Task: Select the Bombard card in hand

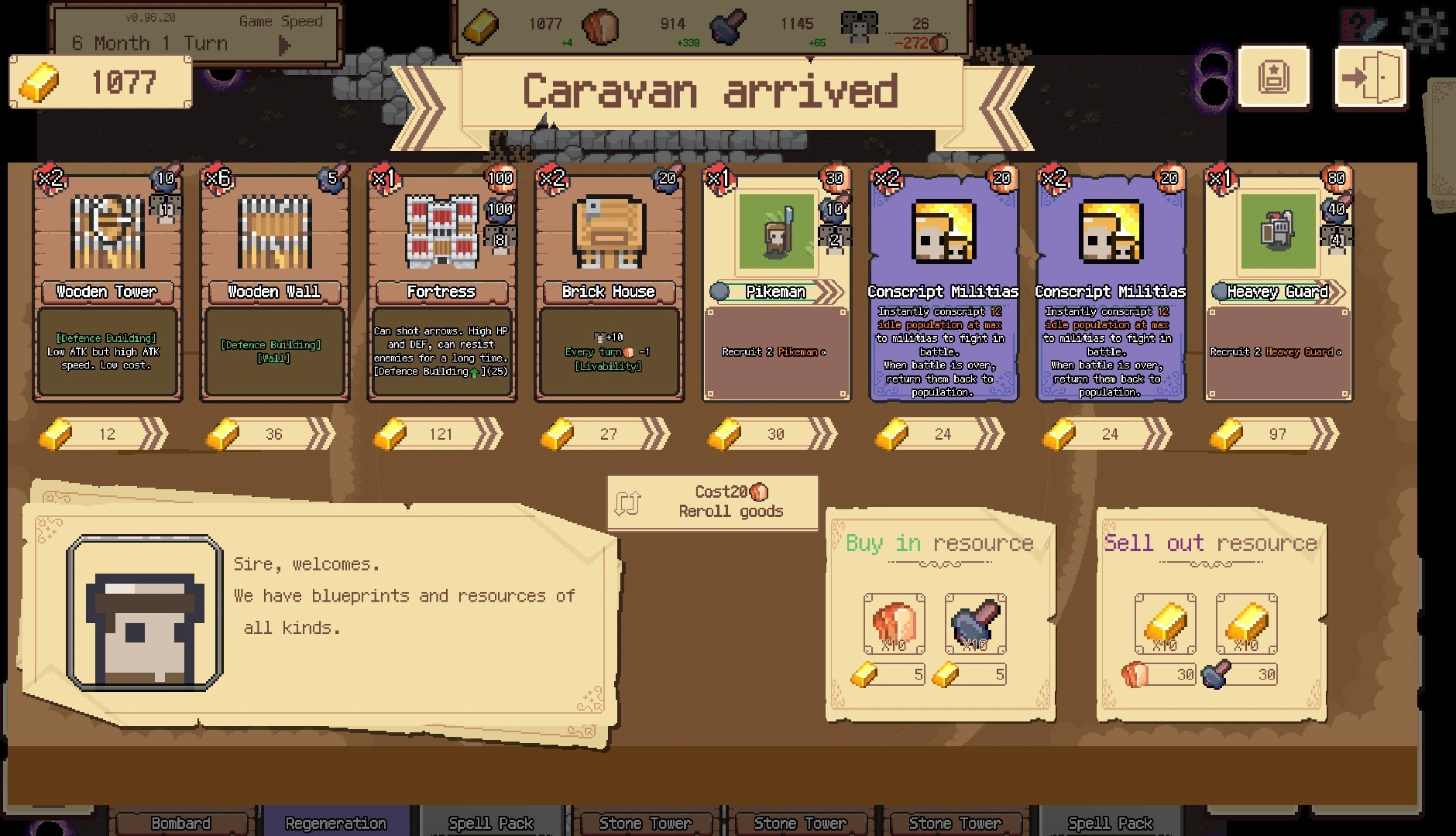Action: (x=181, y=822)
